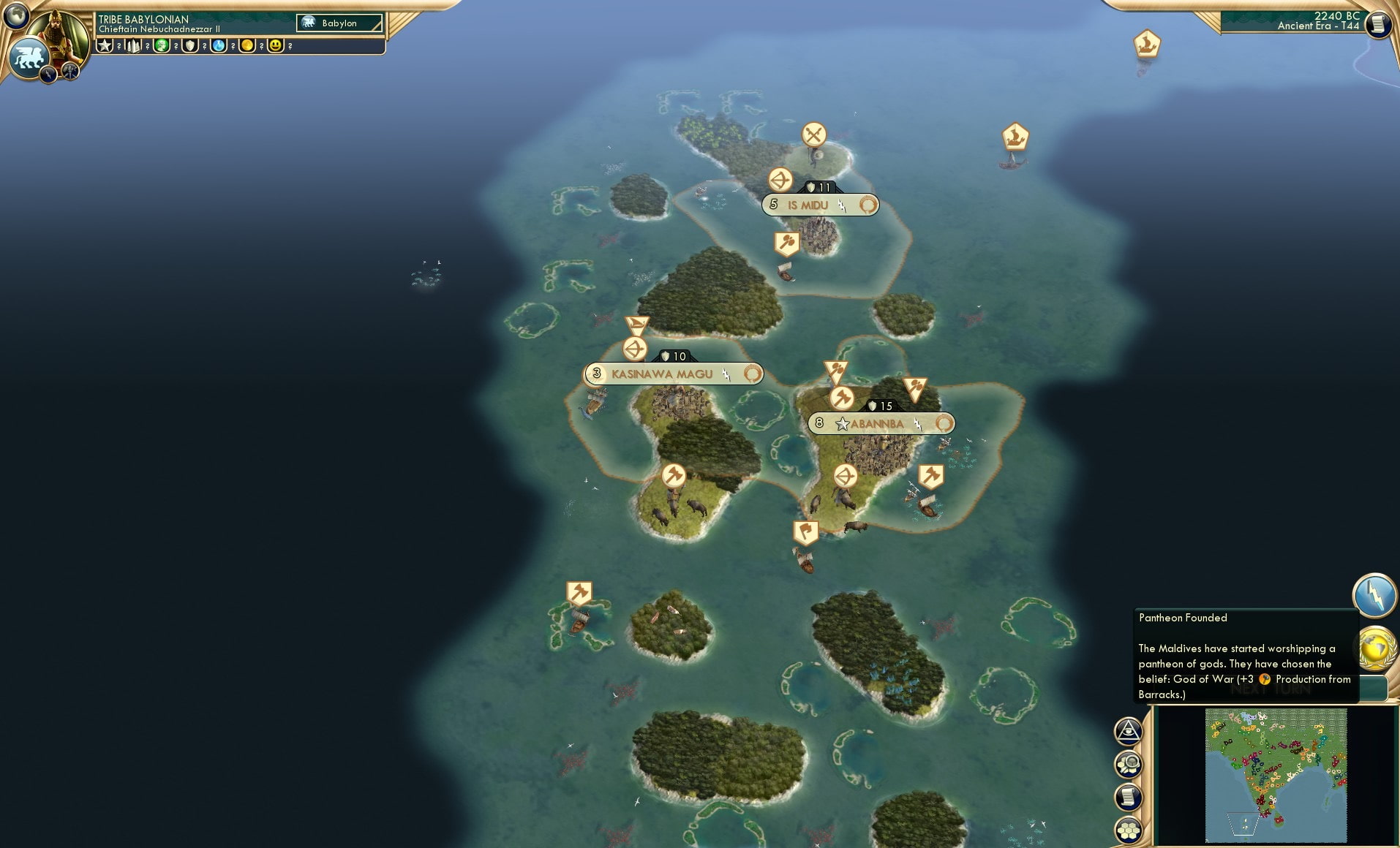Expand Is Midu's production selection circle
The width and height of the screenshot is (1400, 848).
click(868, 205)
